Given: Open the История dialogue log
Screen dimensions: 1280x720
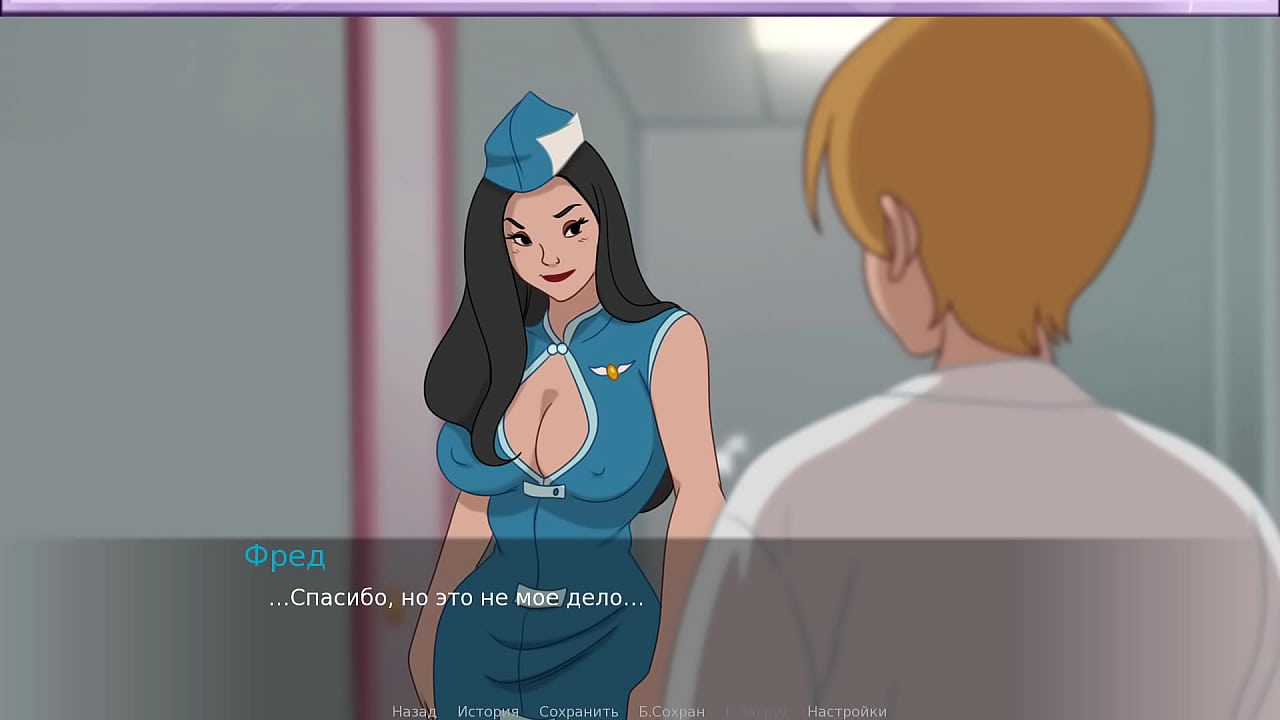Looking at the screenshot, I should pos(488,711).
